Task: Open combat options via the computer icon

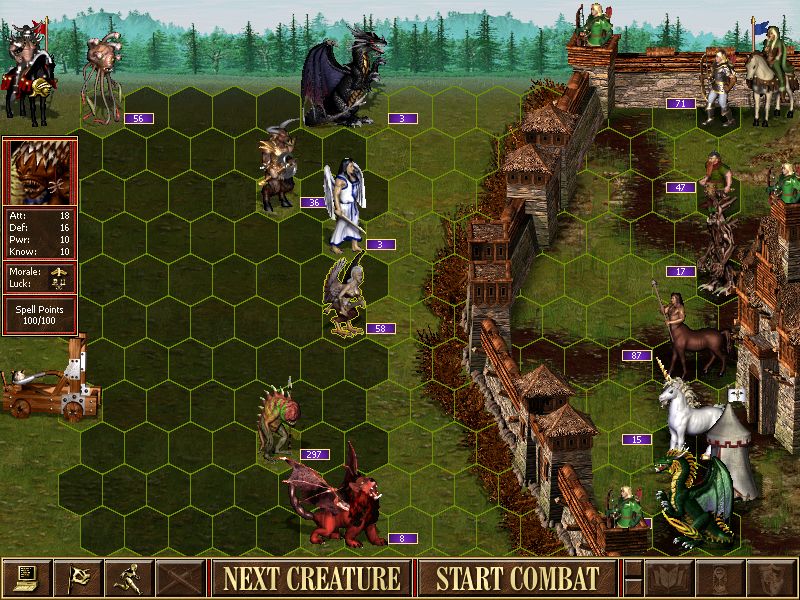Action: (26, 578)
